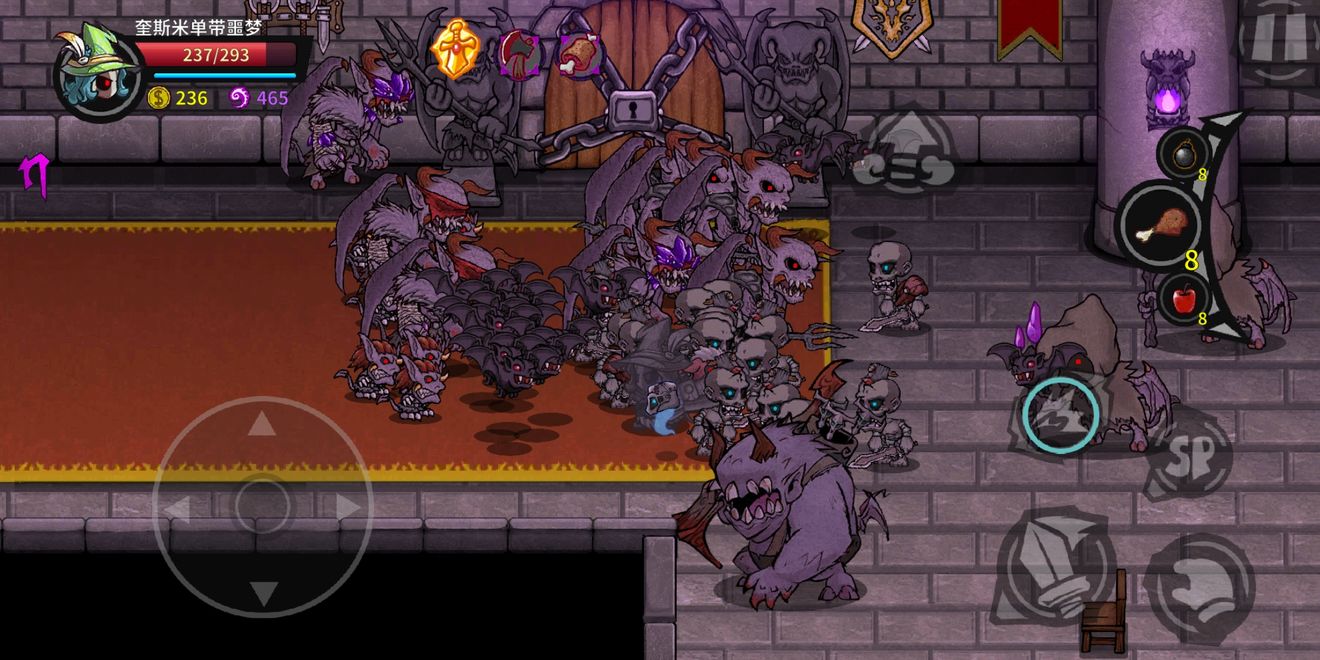Viewport: 1320px width, 660px height.
Task: Use the chicken drumstick item
Action: [1160, 223]
